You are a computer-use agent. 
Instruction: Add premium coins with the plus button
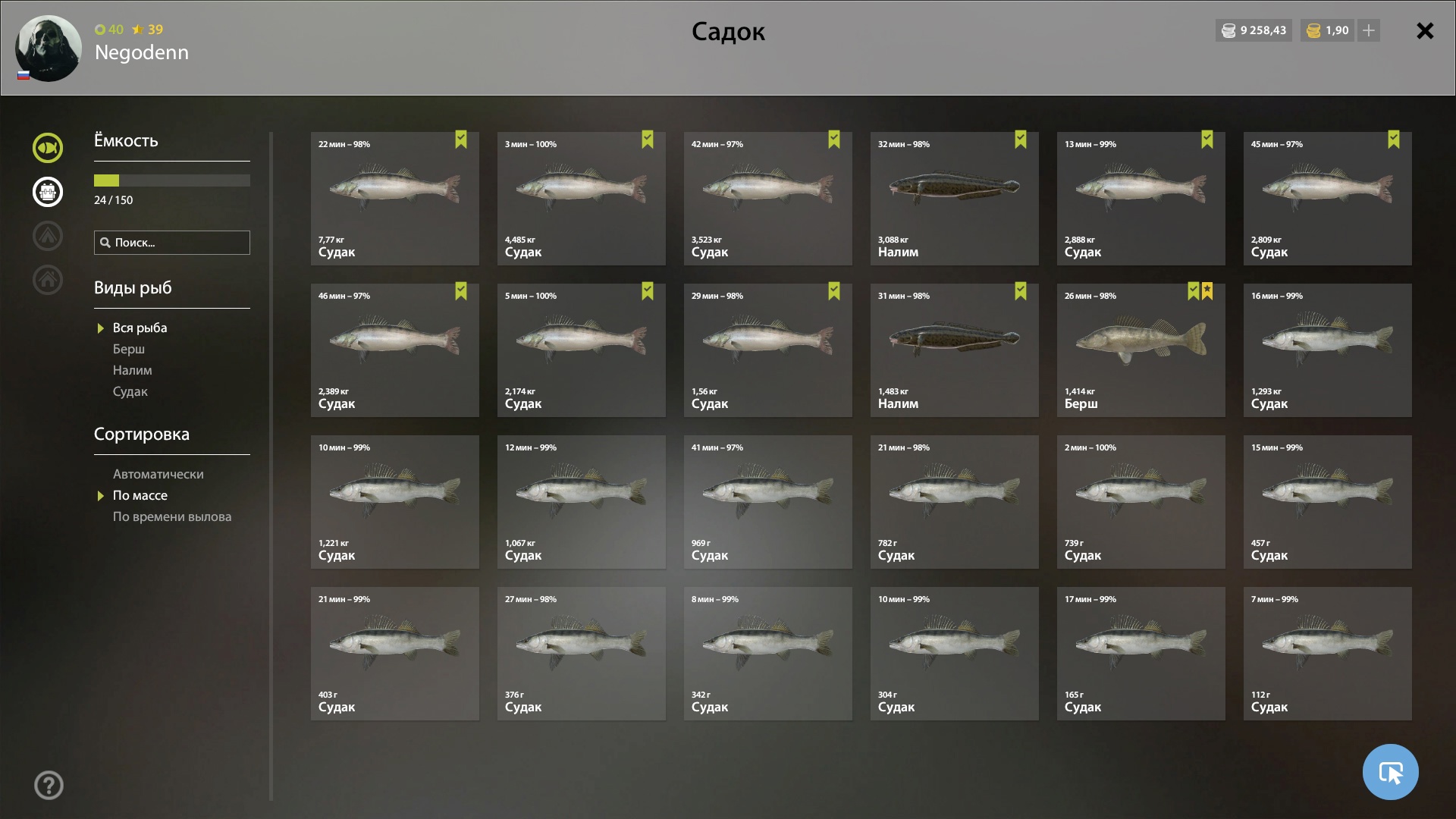(x=1369, y=30)
